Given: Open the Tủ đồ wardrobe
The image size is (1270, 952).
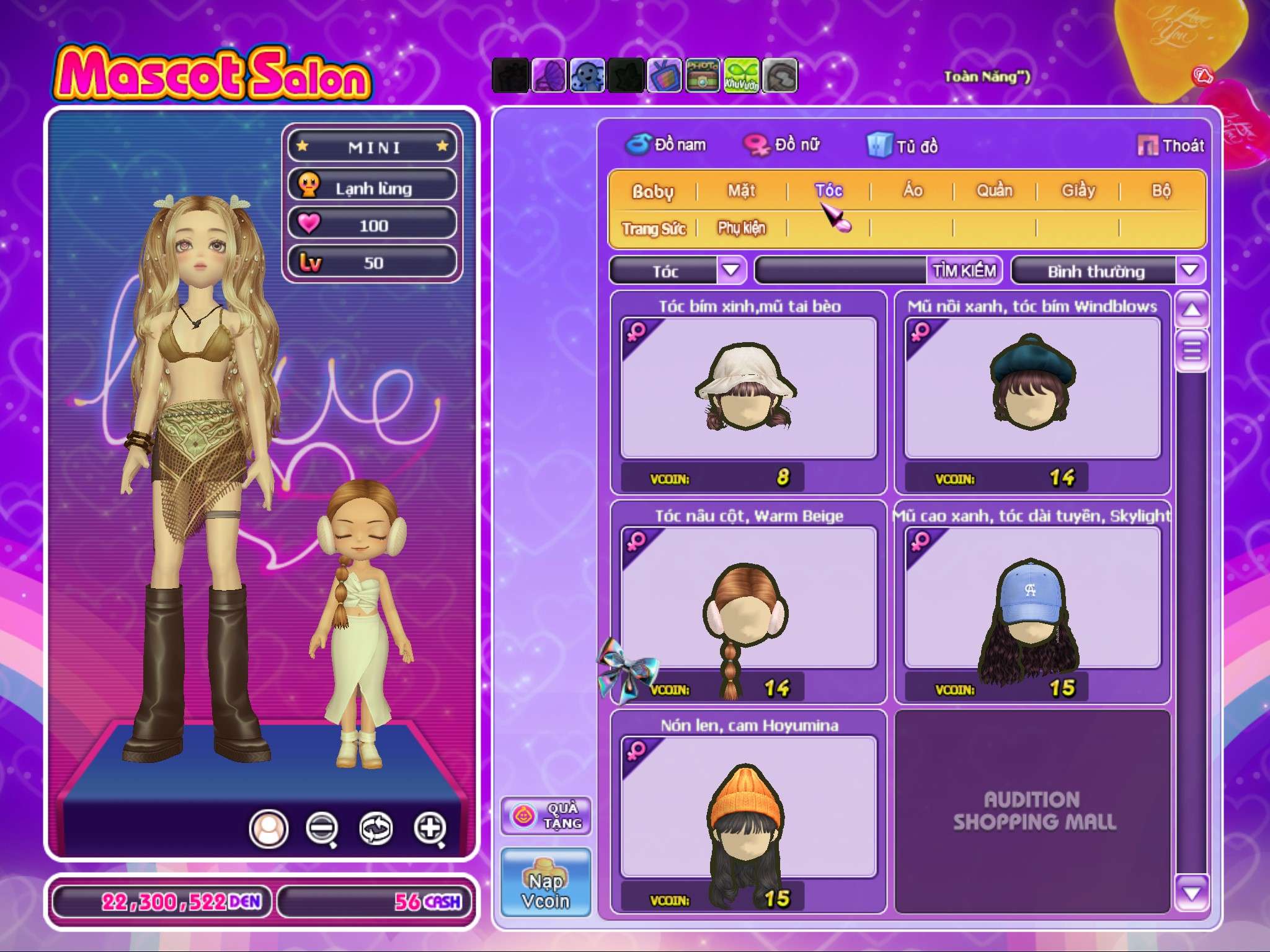Looking at the screenshot, I should coord(904,146).
